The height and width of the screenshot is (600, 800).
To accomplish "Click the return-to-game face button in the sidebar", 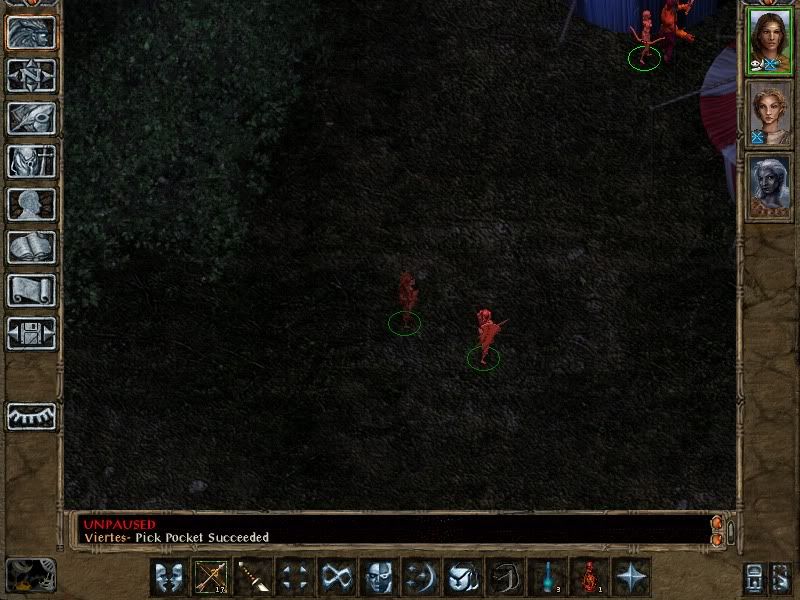I will point(31,32).
